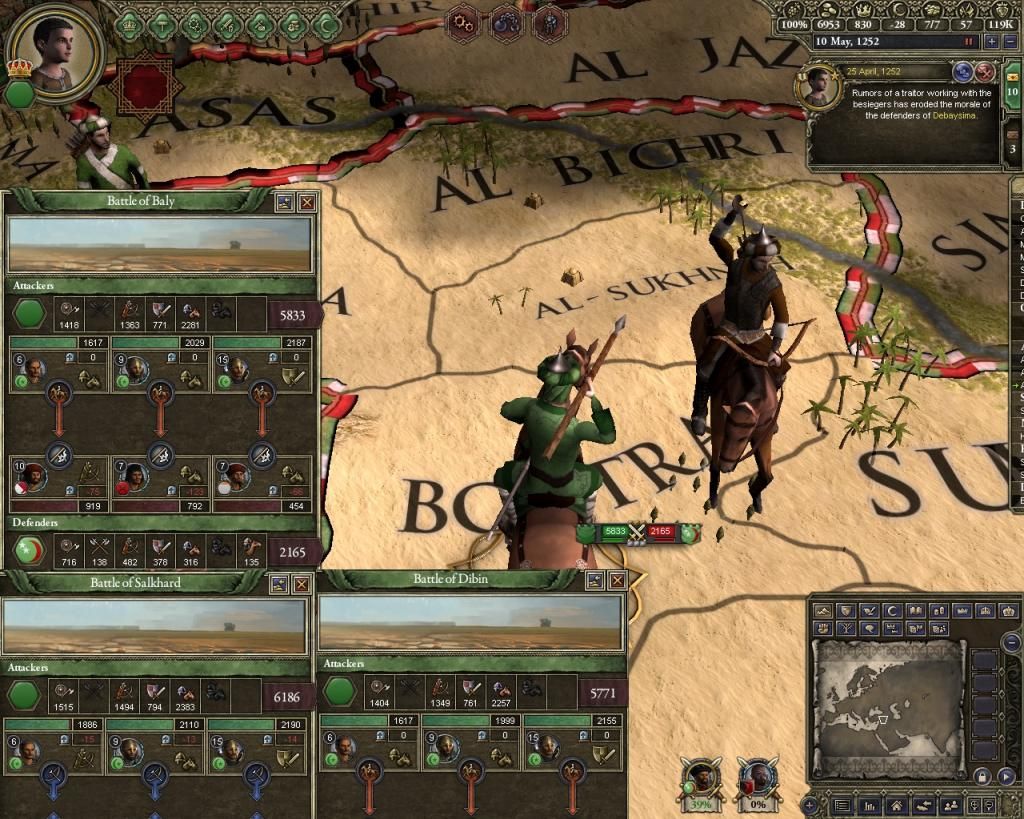Click the armored knight alert icon
Viewport: 1024px width, 819px height.
(548, 20)
